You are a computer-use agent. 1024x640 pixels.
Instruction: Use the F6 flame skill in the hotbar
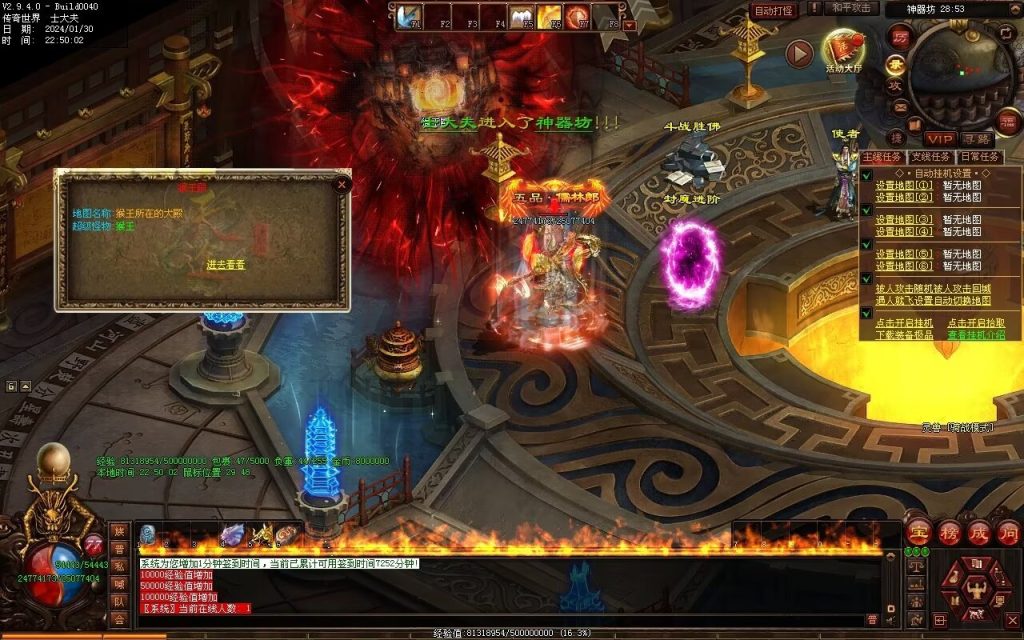click(548, 16)
